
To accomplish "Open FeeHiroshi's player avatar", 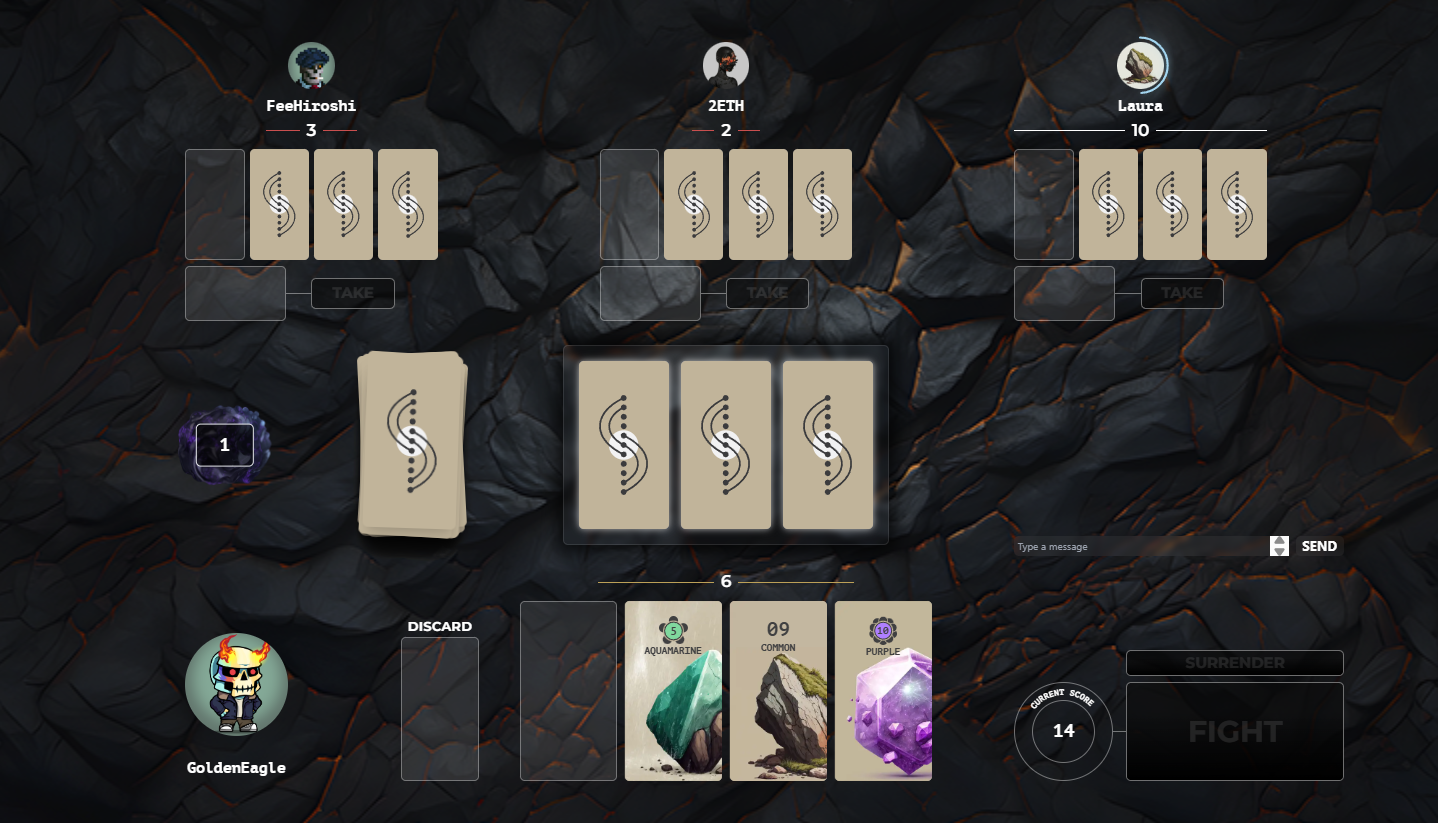I will tap(311, 66).
